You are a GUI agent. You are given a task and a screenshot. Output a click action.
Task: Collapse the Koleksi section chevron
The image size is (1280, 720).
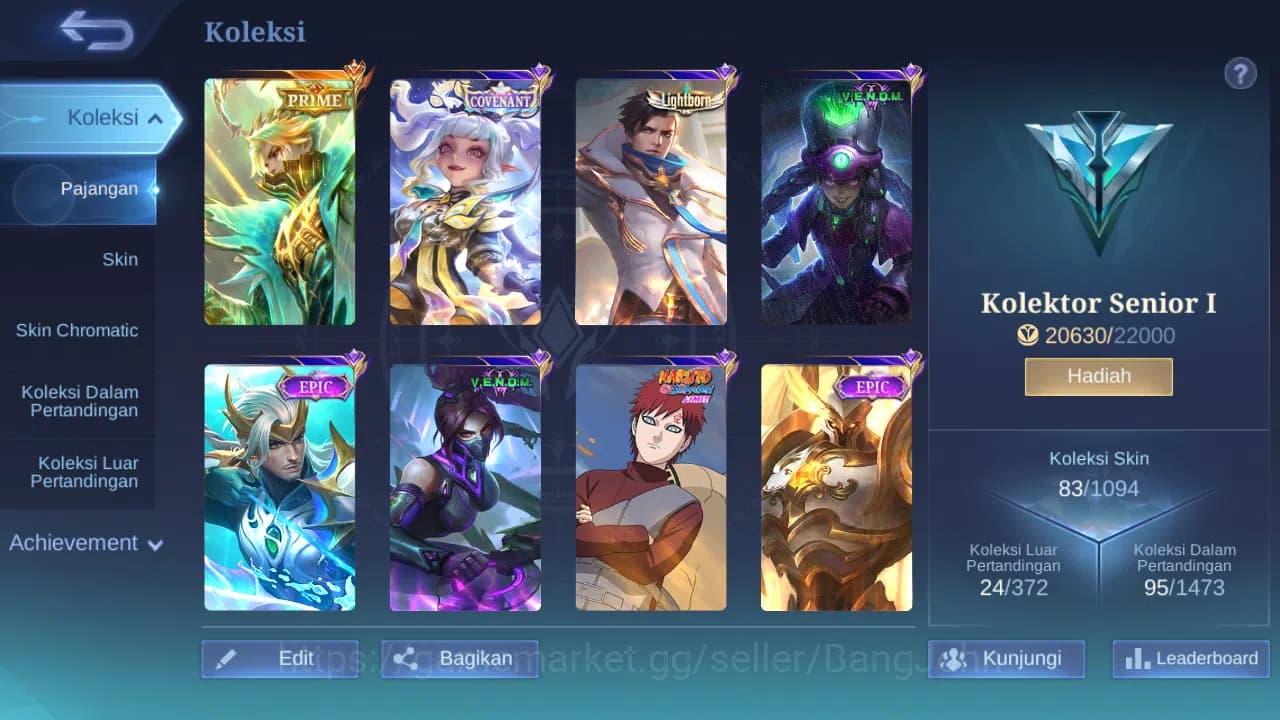tap(154, 118)
